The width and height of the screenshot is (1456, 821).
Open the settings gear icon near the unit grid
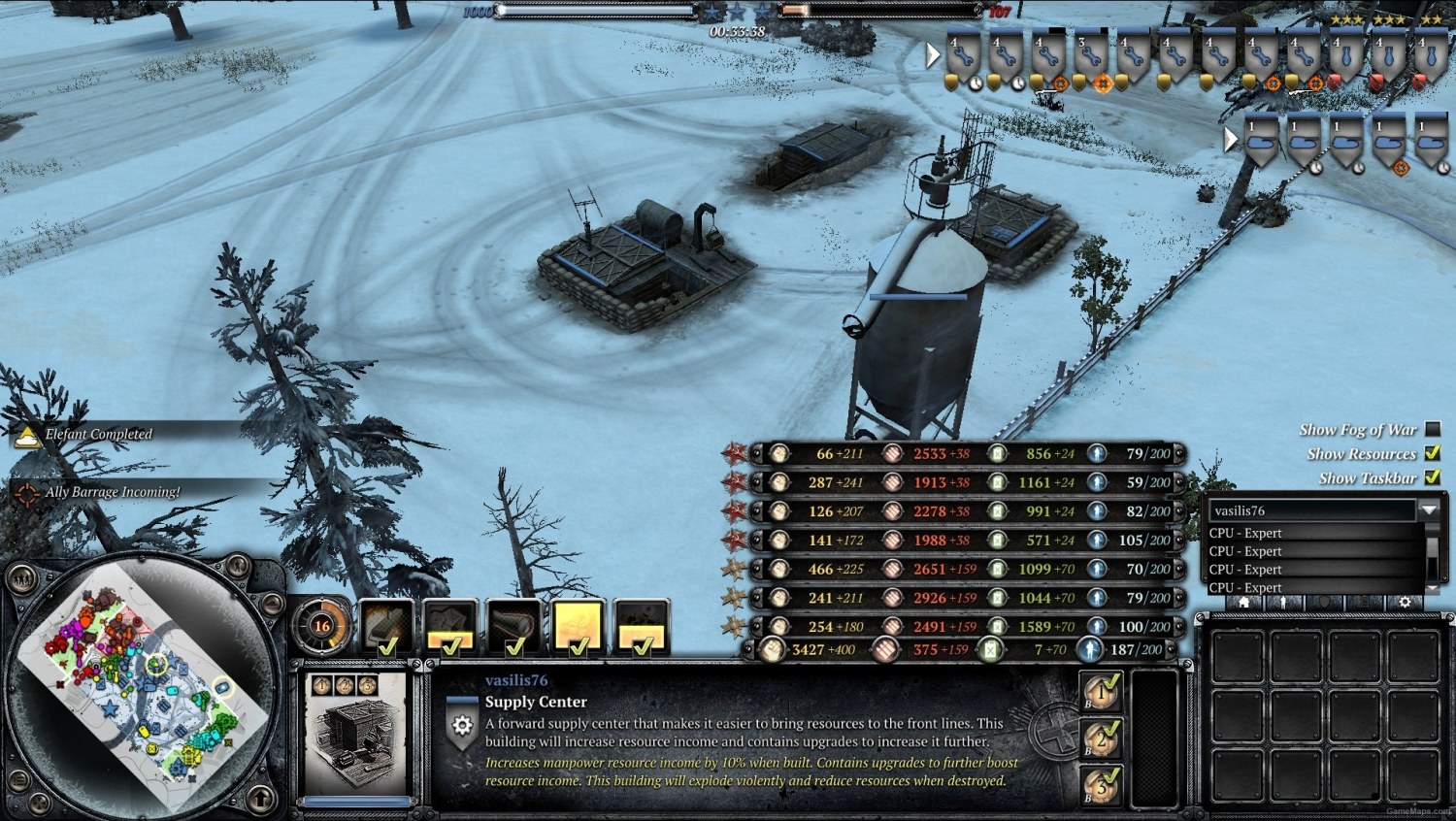[x=1405, y=603]
